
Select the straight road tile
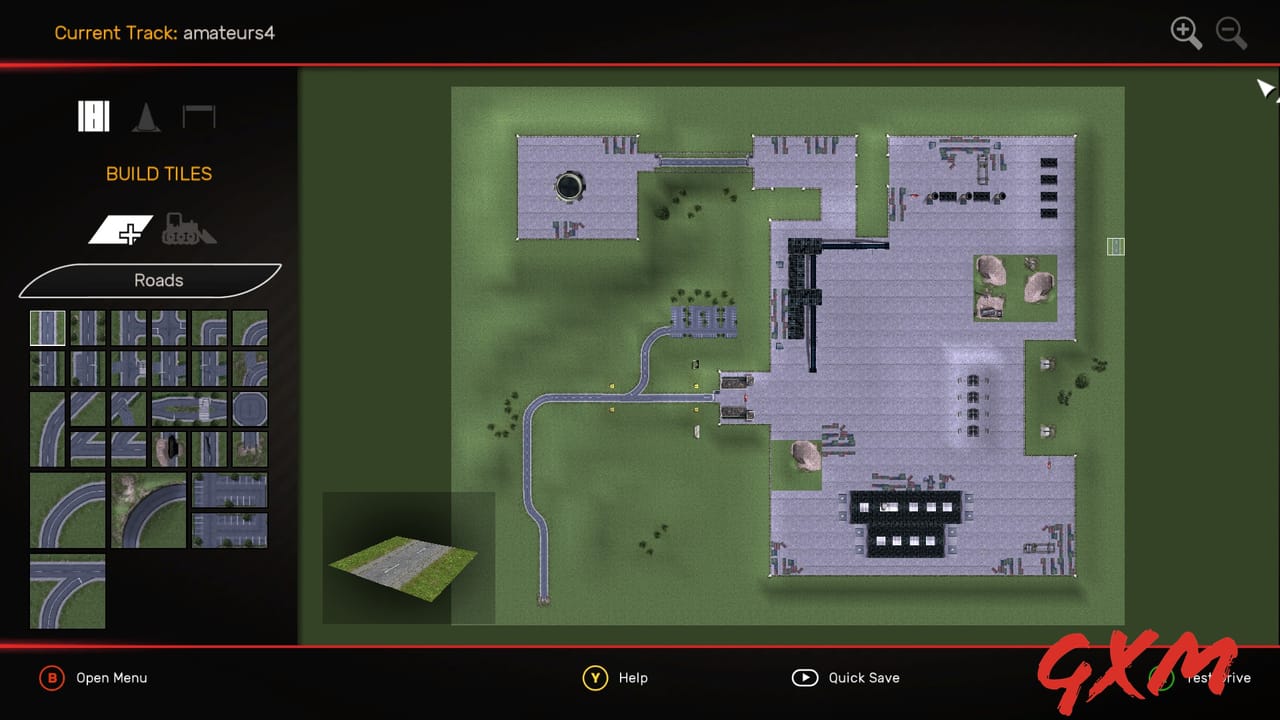coord(47,327)
